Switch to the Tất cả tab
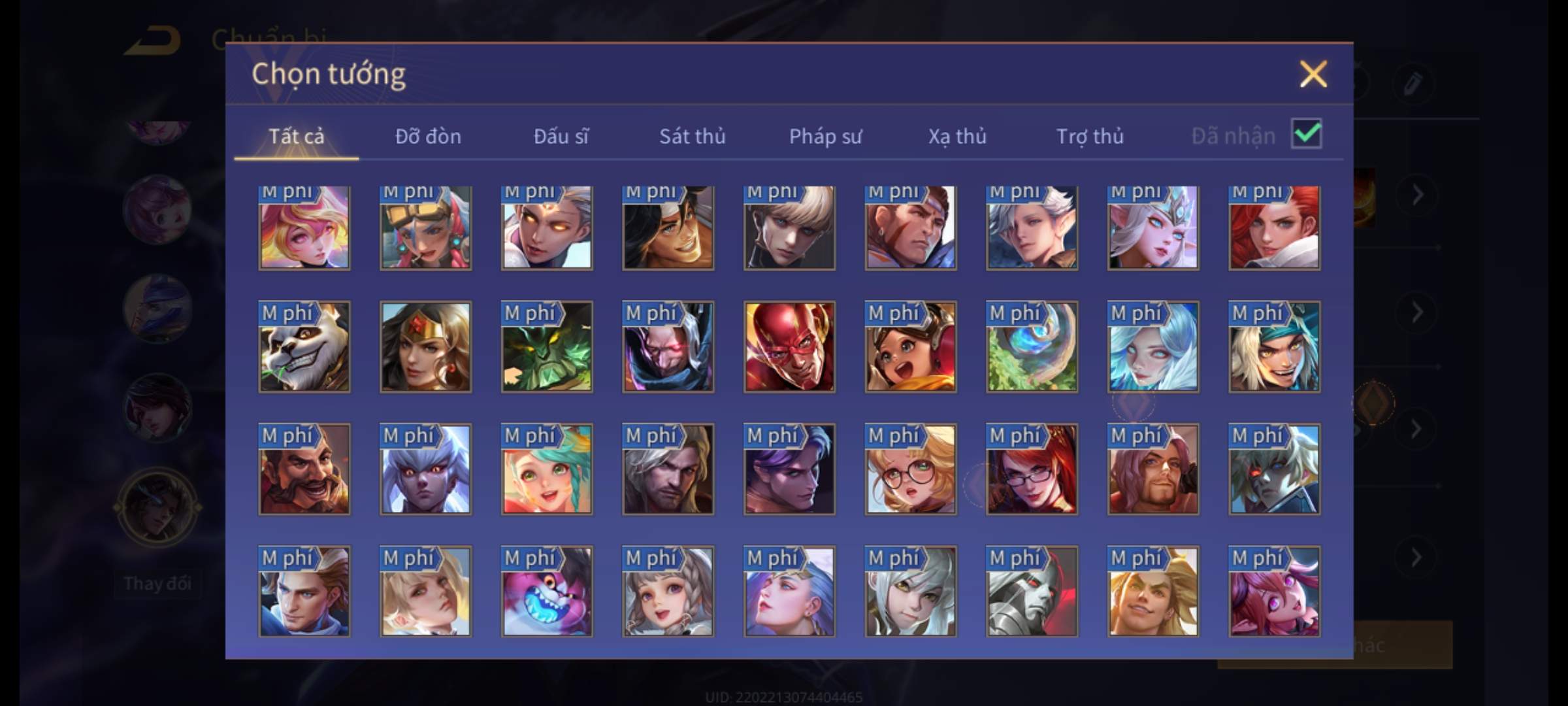This screenshot has height=706, width=1568. click(296, 136)
